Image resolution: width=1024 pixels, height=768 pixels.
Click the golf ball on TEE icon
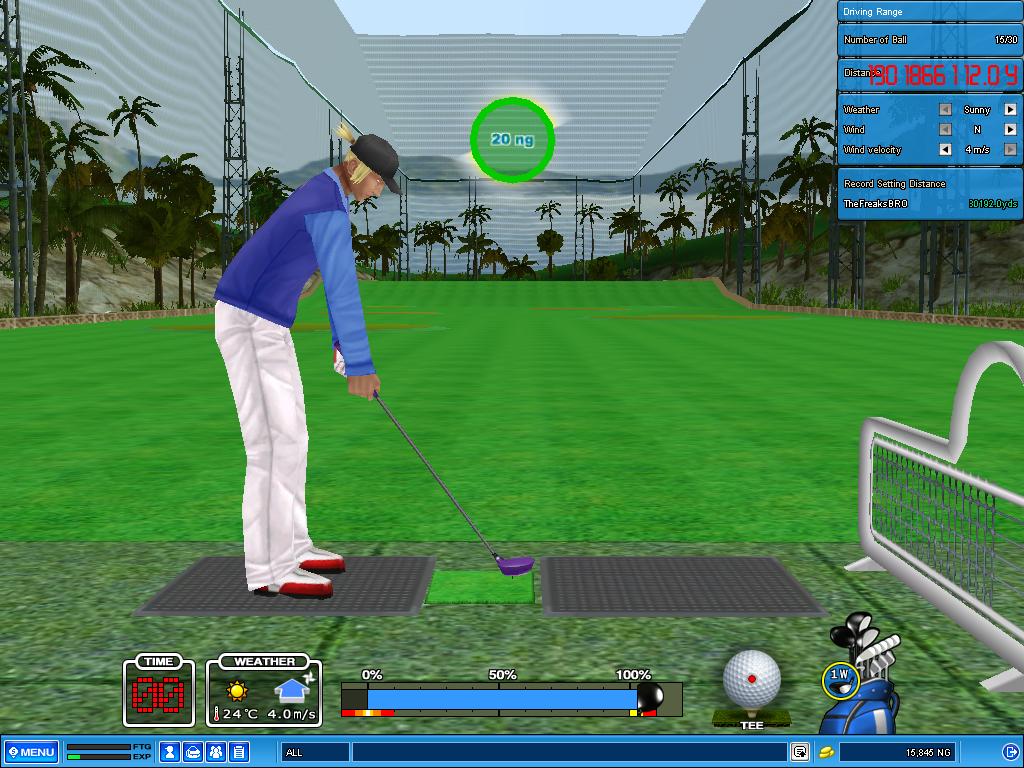coord(751,680)
